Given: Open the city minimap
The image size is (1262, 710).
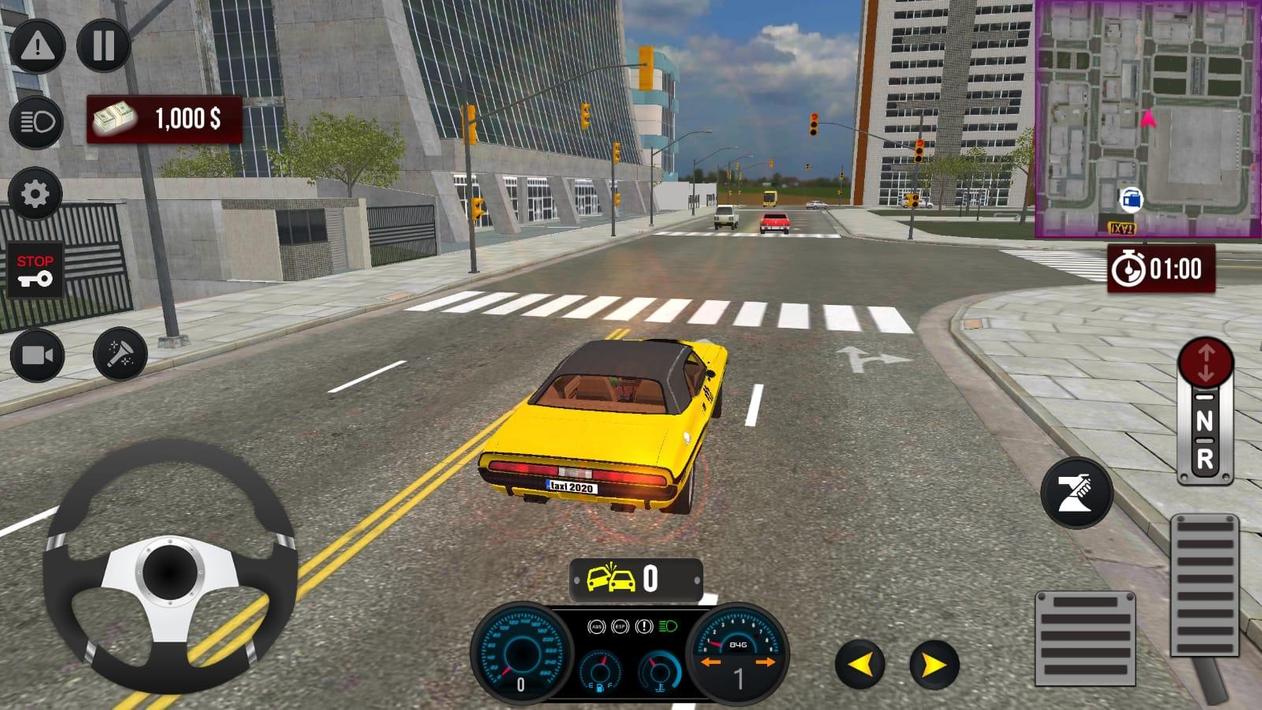Looking at the screenshot, I should click(1148, 119).
